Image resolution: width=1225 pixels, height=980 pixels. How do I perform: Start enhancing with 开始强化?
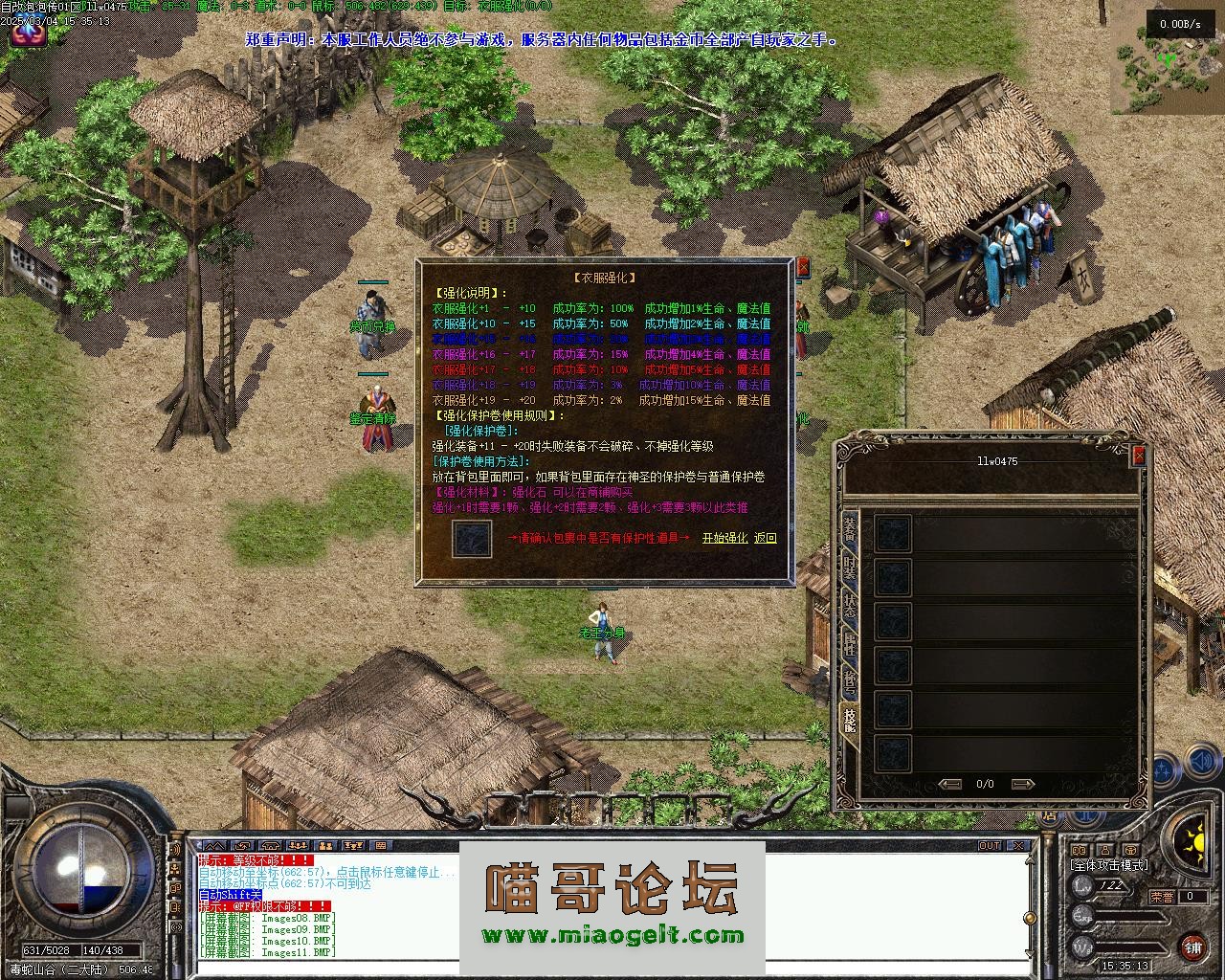tap(724, 539)
